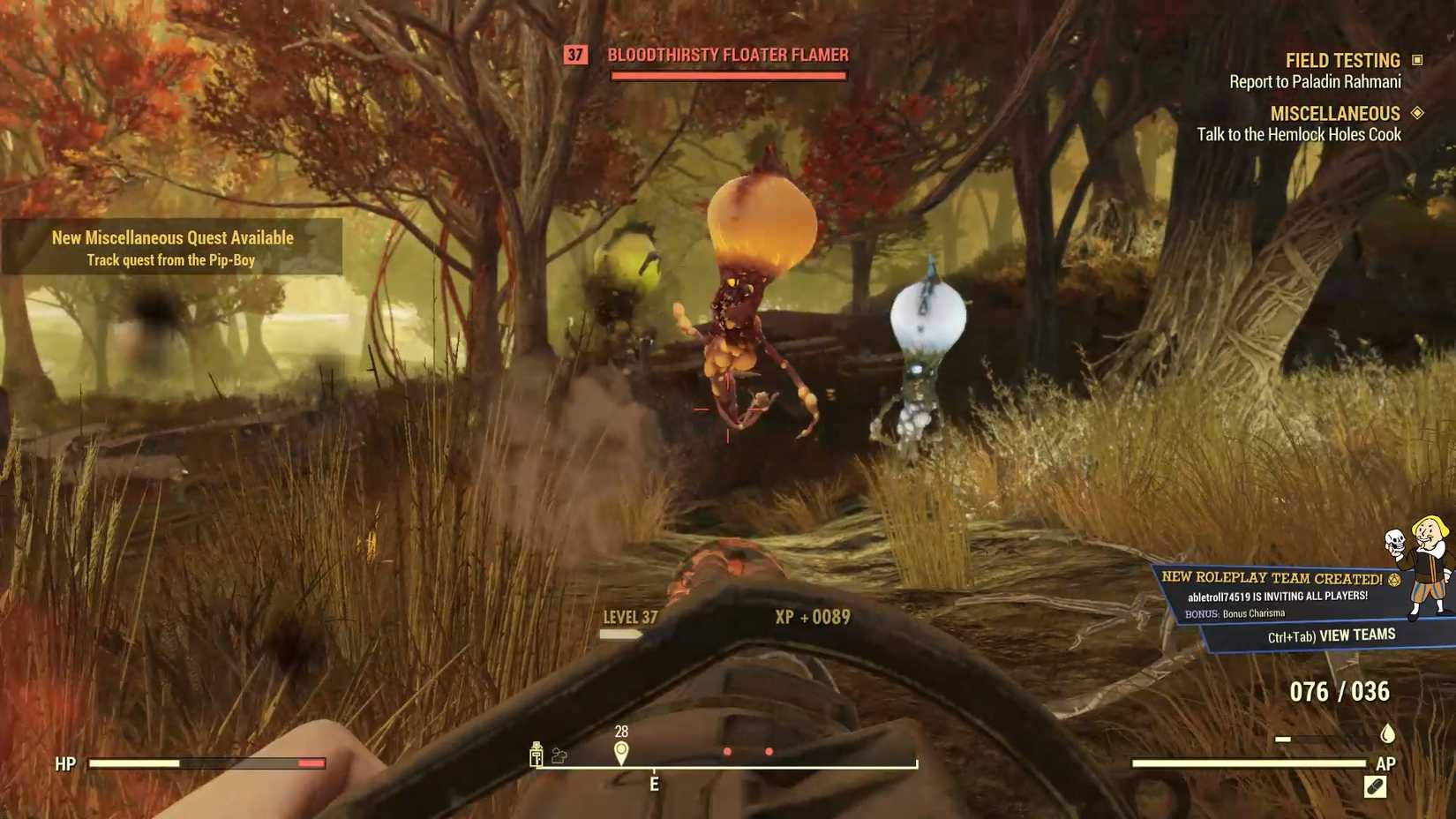Expand the Miscellaneous quest section
This screenshot has width=1456, height=819.
click(1335, 113)
